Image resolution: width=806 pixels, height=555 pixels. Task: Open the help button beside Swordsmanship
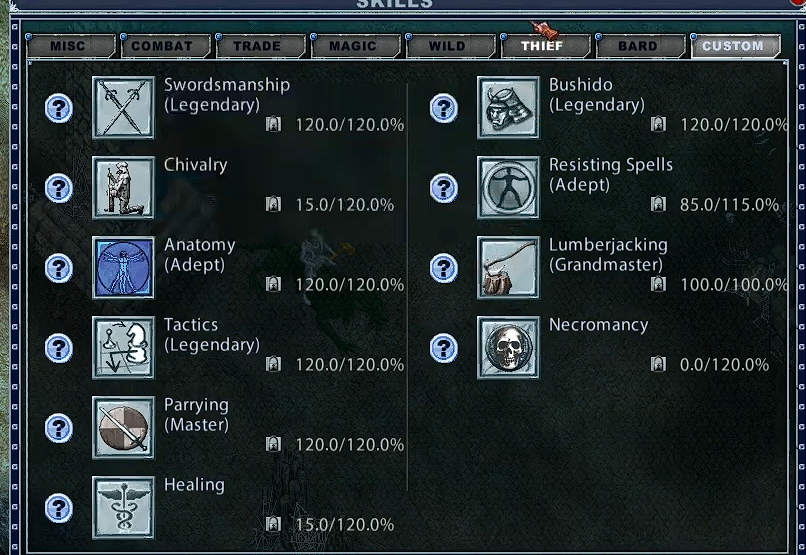coord(59,108)
